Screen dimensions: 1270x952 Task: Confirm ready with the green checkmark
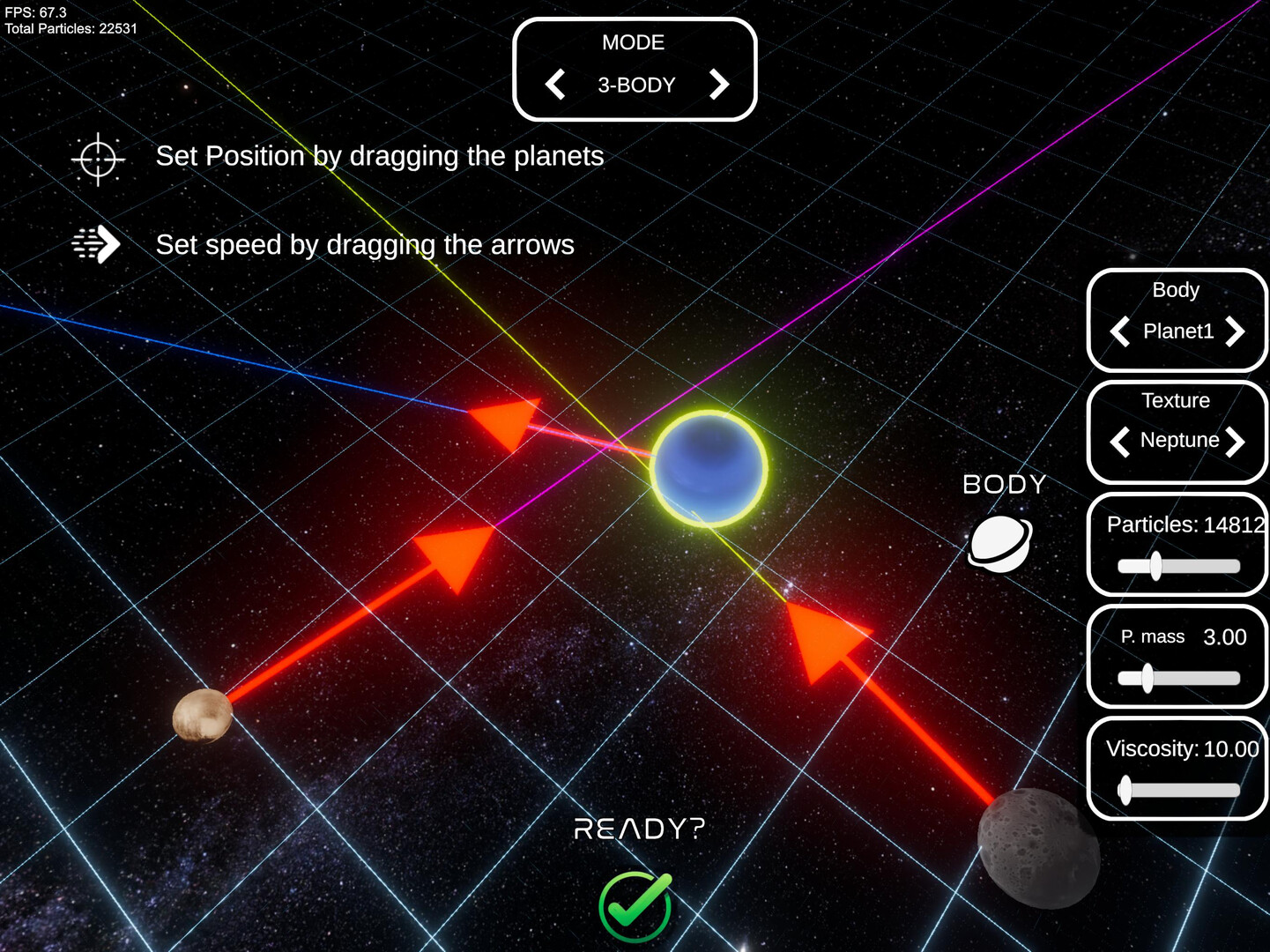[635, 906]
